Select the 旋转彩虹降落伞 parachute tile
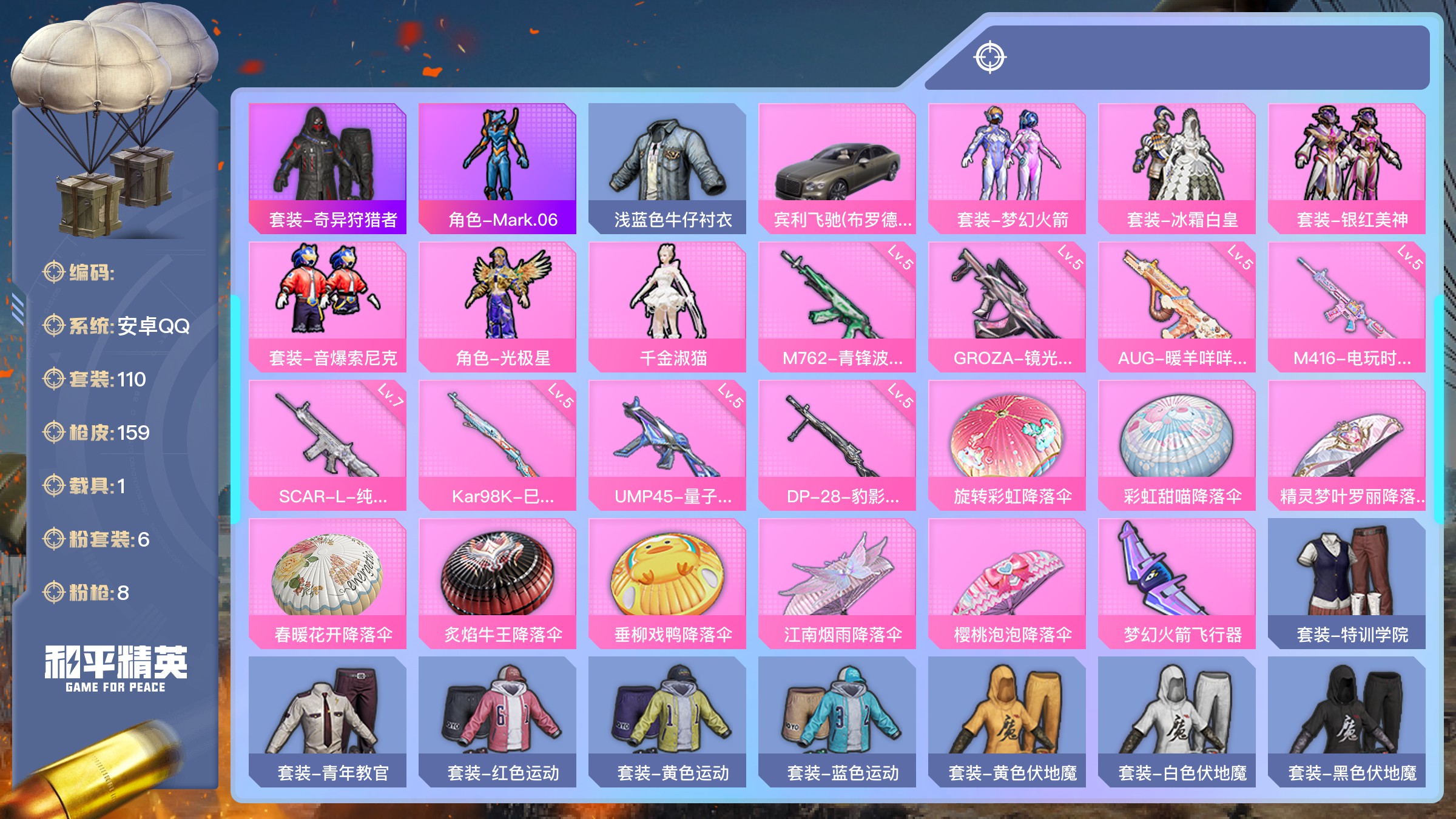 pyautogui.click(x=1007, y=445)
